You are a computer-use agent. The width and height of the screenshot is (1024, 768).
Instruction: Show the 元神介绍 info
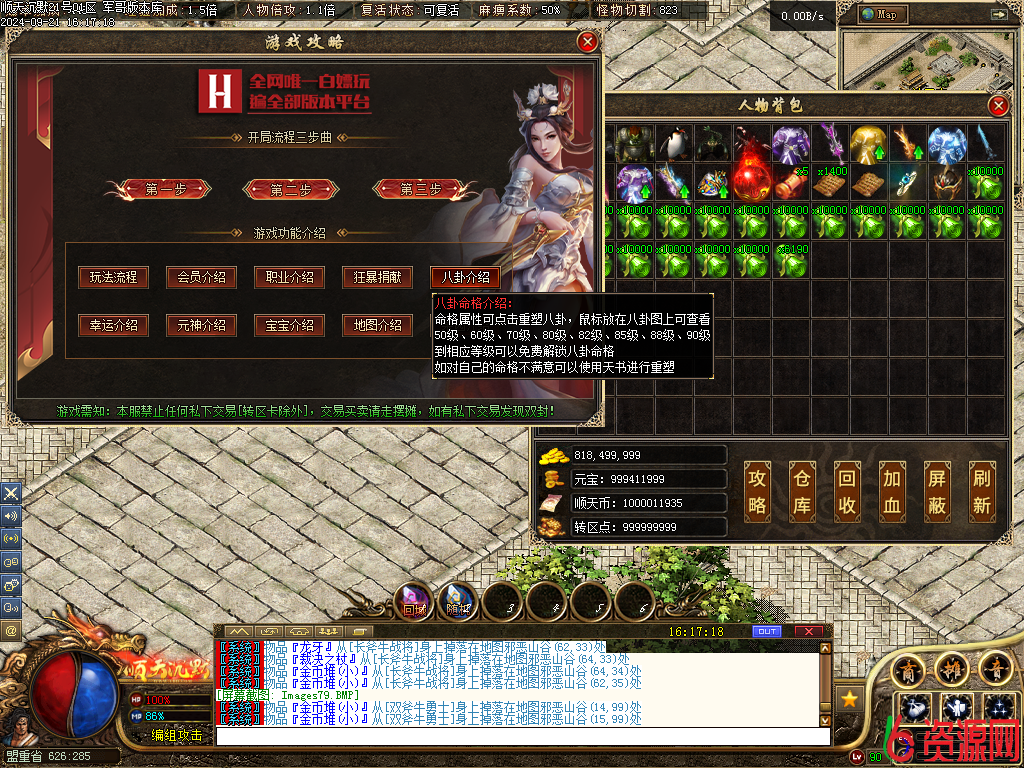click(x=201, y=325)
